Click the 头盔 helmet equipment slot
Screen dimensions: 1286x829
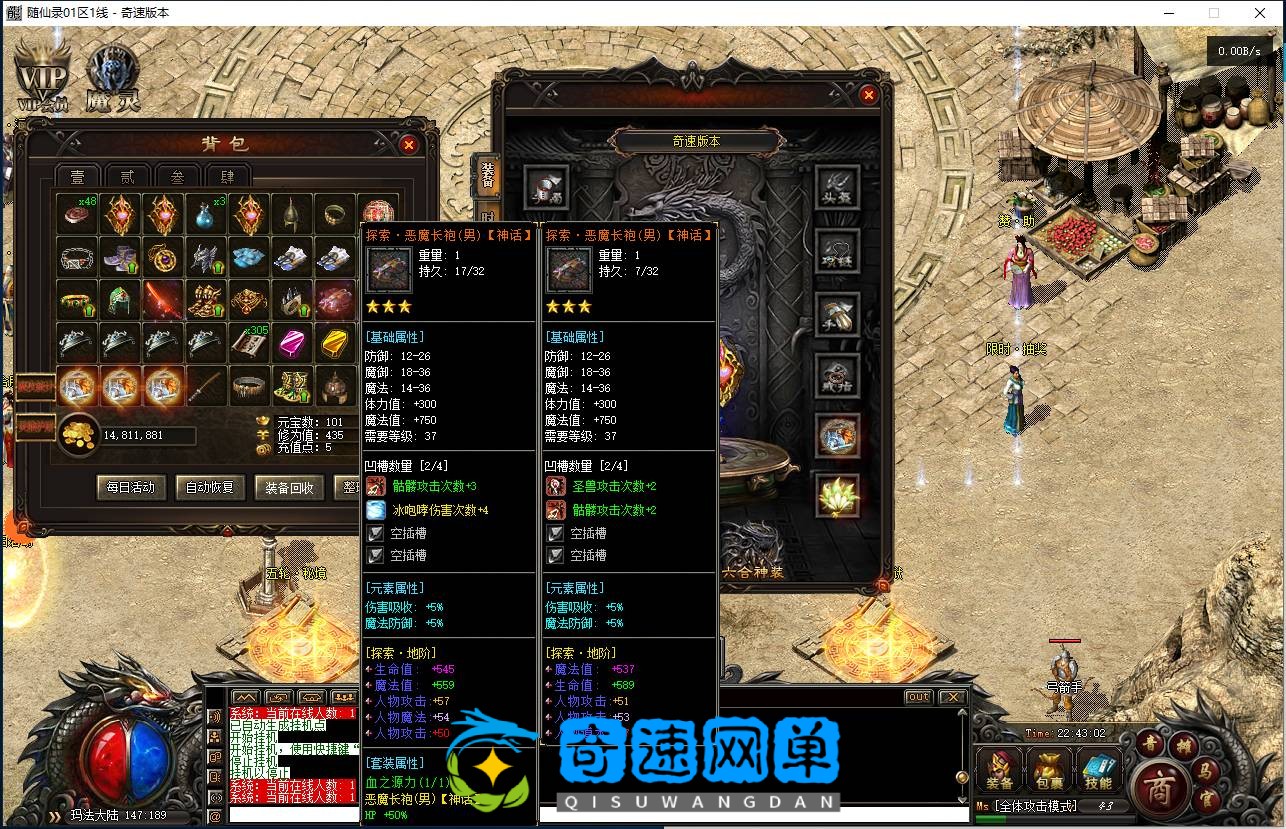tap(837, 186)
